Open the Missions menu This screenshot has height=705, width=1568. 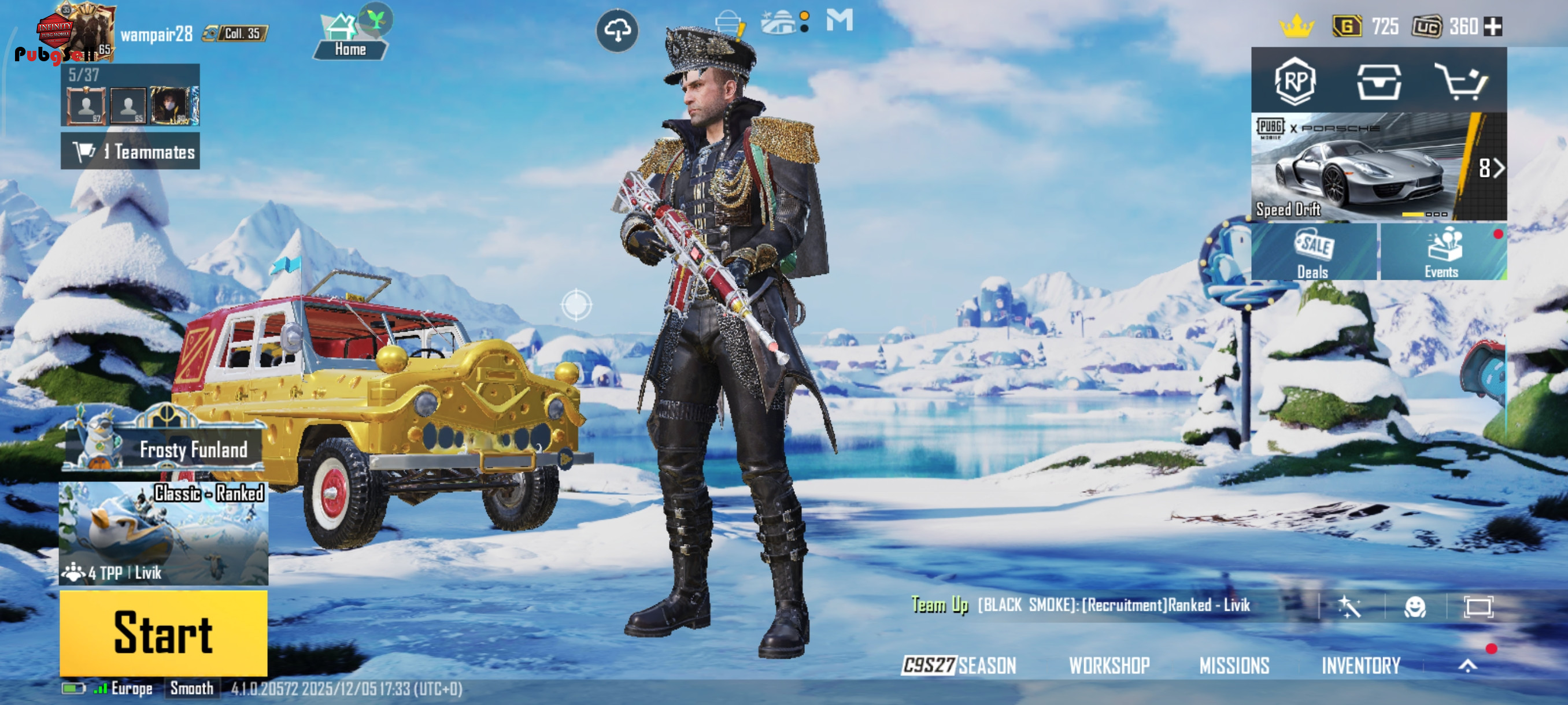point(1234,665)
